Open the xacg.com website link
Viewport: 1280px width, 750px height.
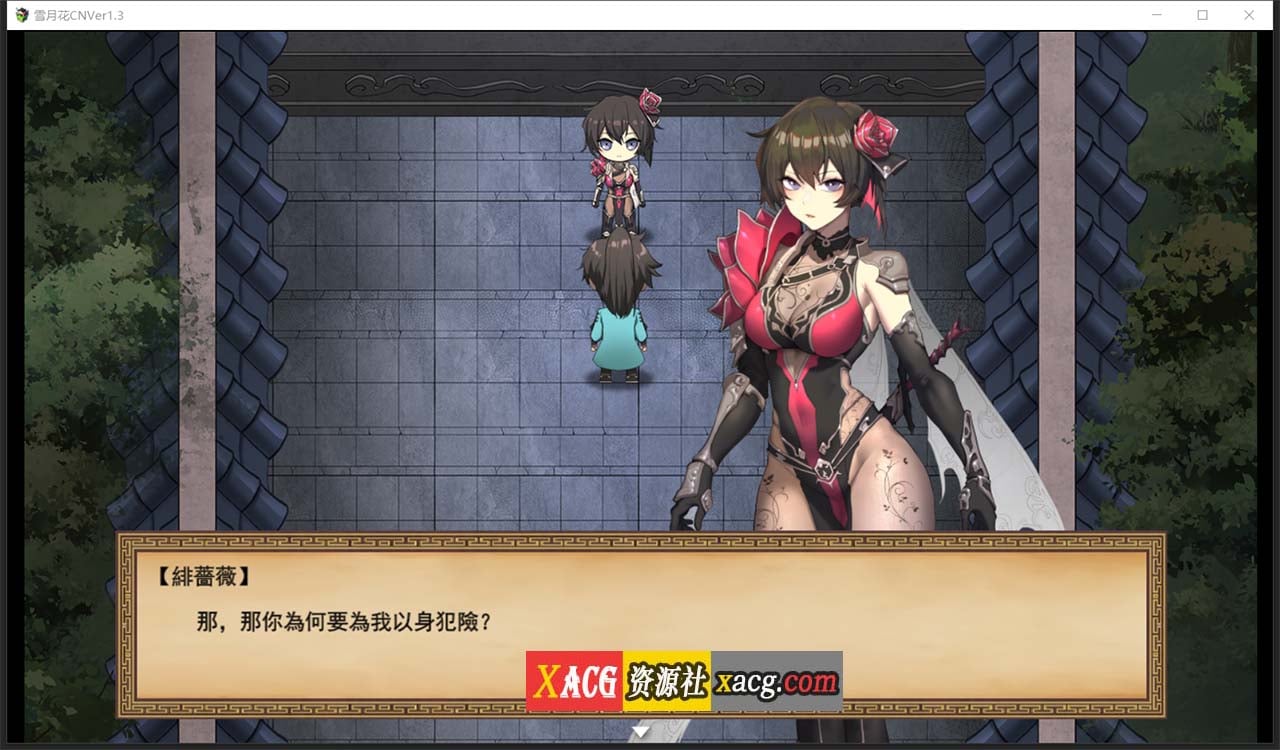(x=775, y=682)
